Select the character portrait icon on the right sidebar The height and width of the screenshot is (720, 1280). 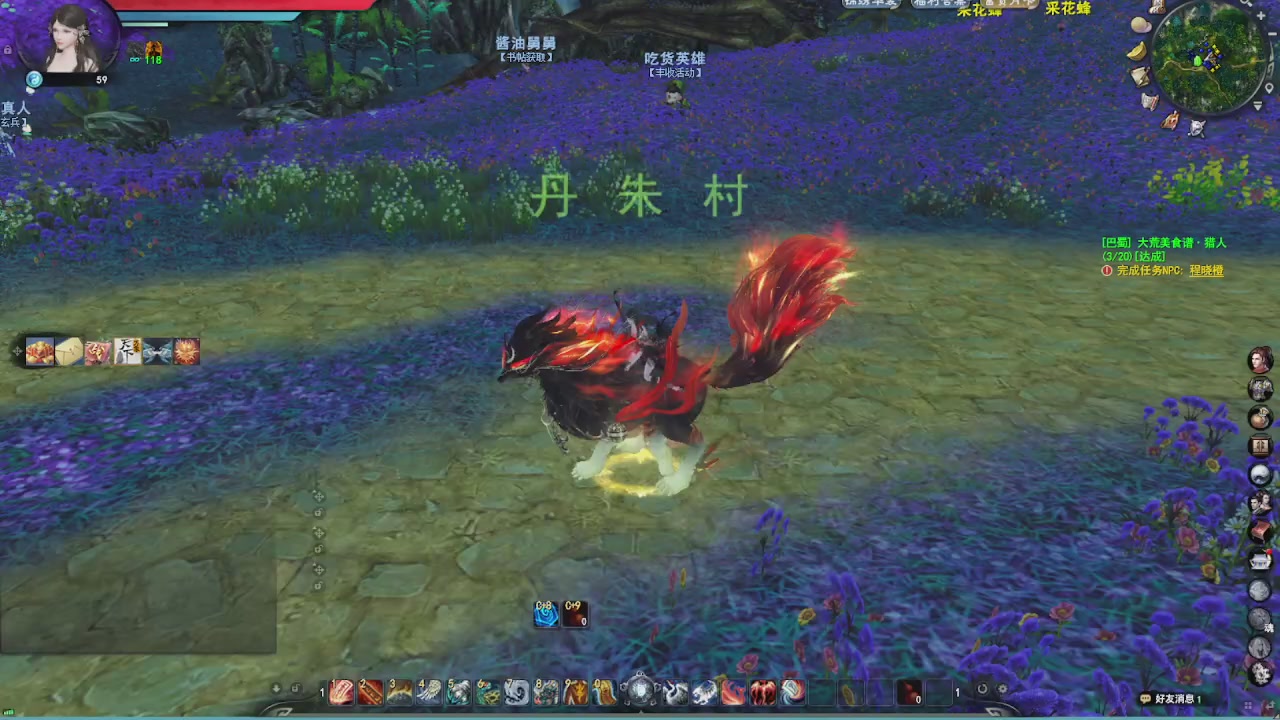(x=1259, y=357)
